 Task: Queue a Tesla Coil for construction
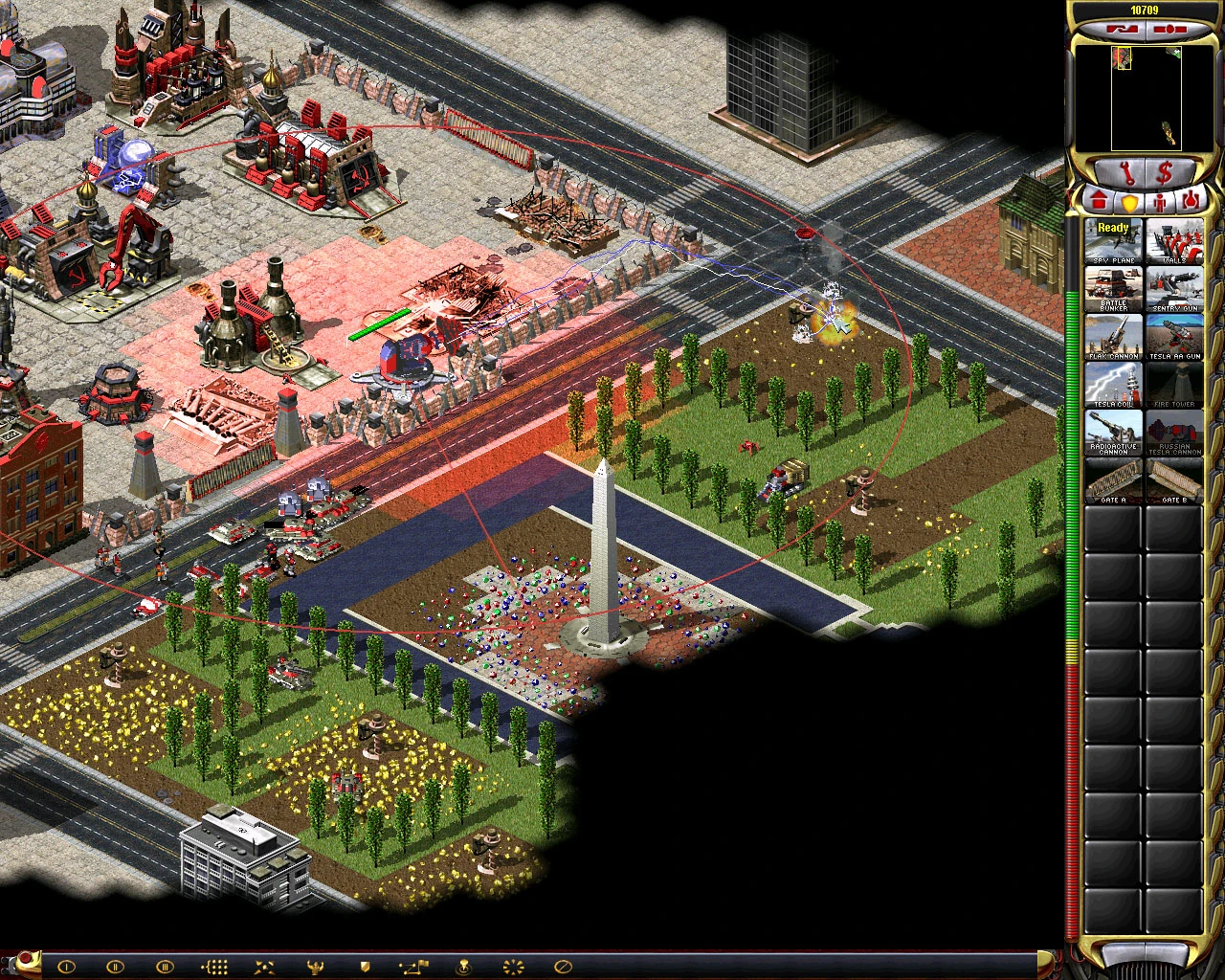(1111, 386)
